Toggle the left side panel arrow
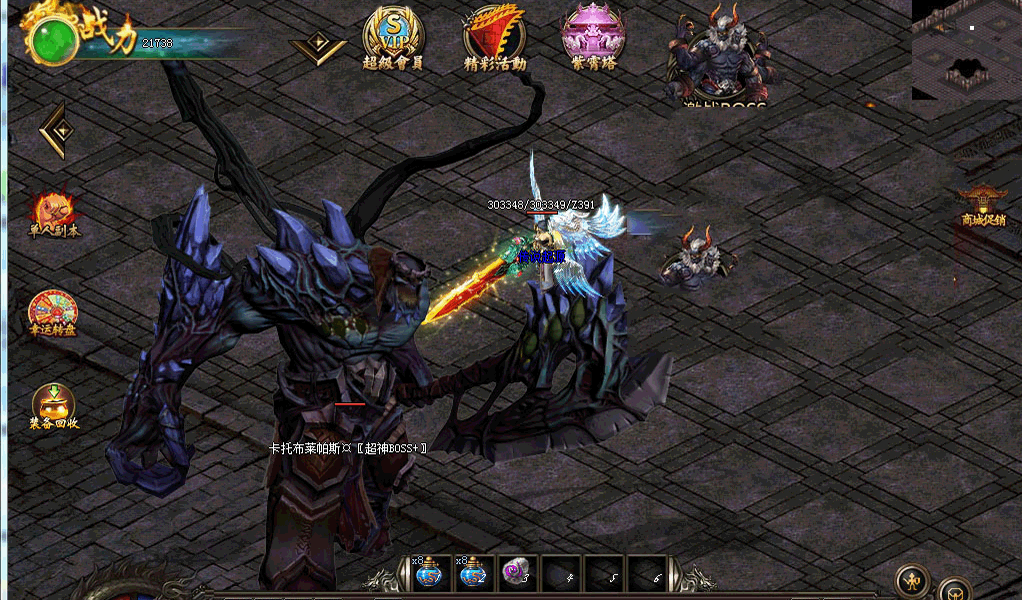This screenshot has height=600, width=1022. tap(55, 130)
